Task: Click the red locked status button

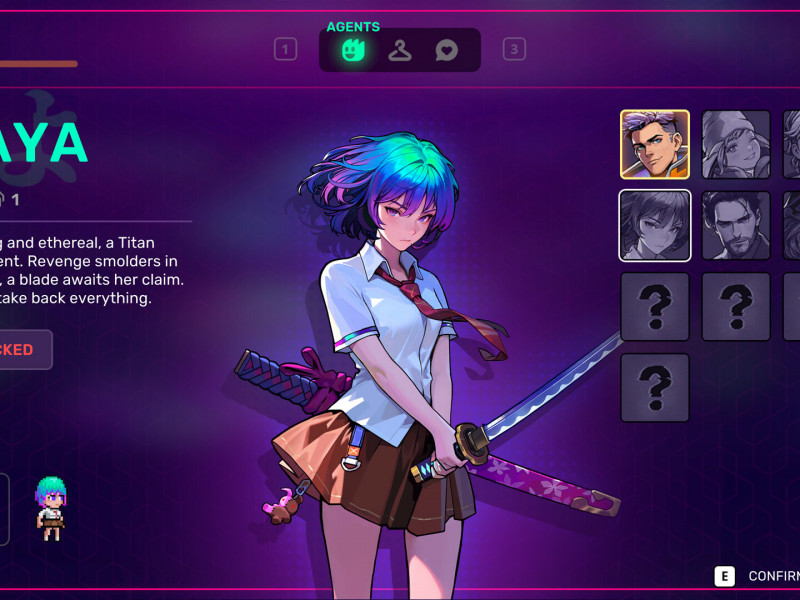Action: [x=20, y=350]
